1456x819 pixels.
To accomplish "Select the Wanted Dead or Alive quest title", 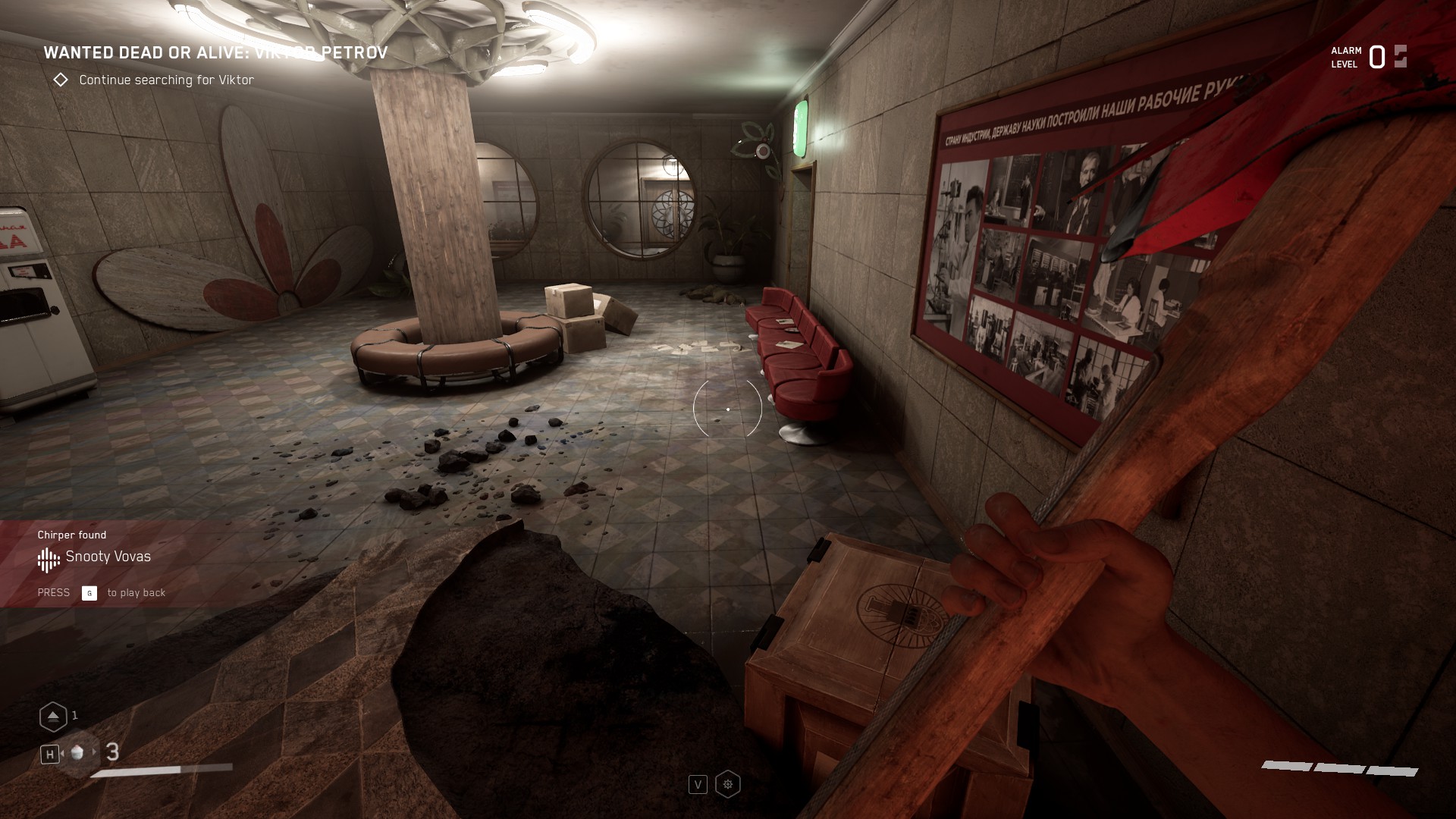I will 215,52.
